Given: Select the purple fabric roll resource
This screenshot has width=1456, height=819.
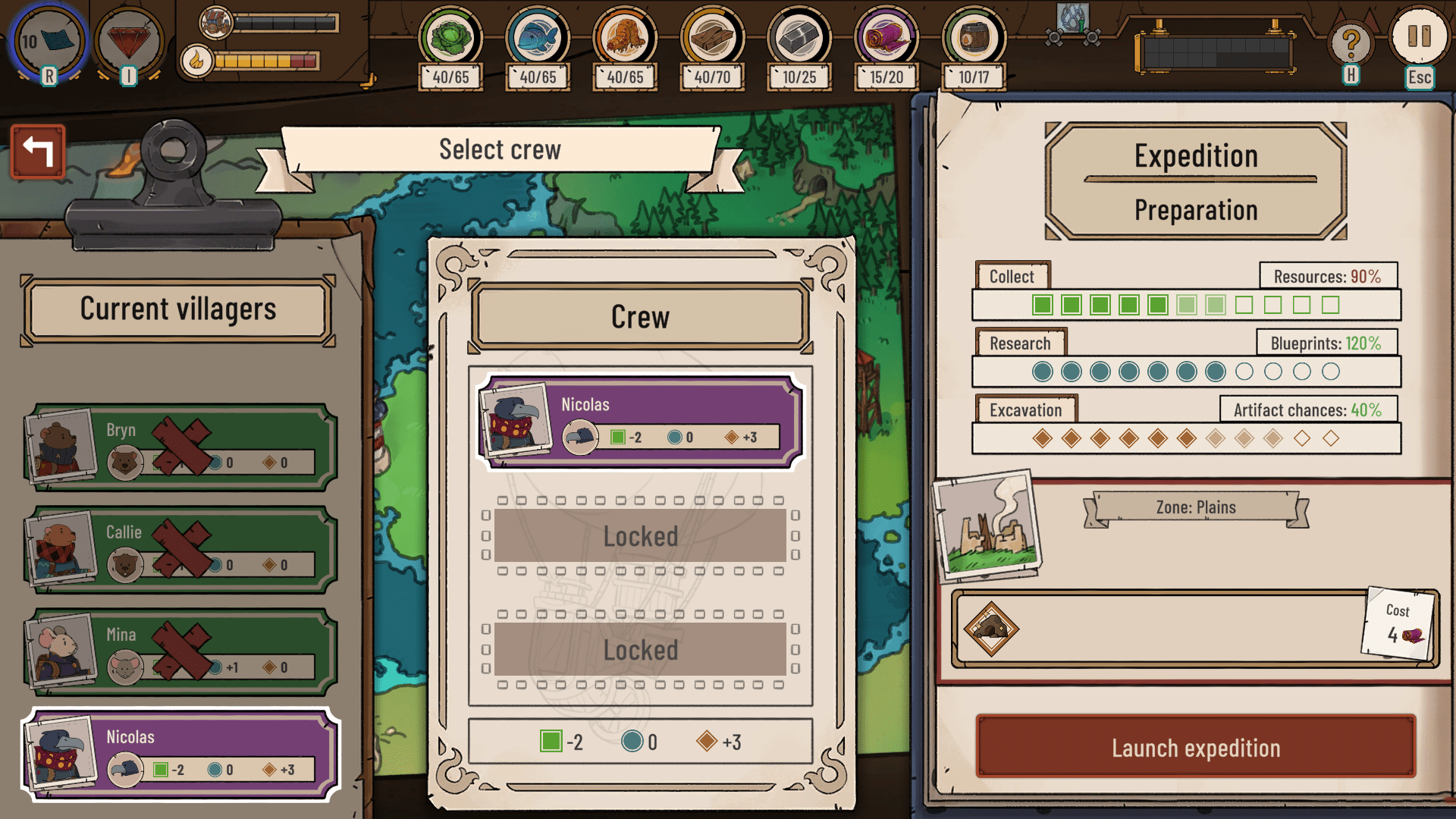Looking at the screenshot, I should (886, 36).
